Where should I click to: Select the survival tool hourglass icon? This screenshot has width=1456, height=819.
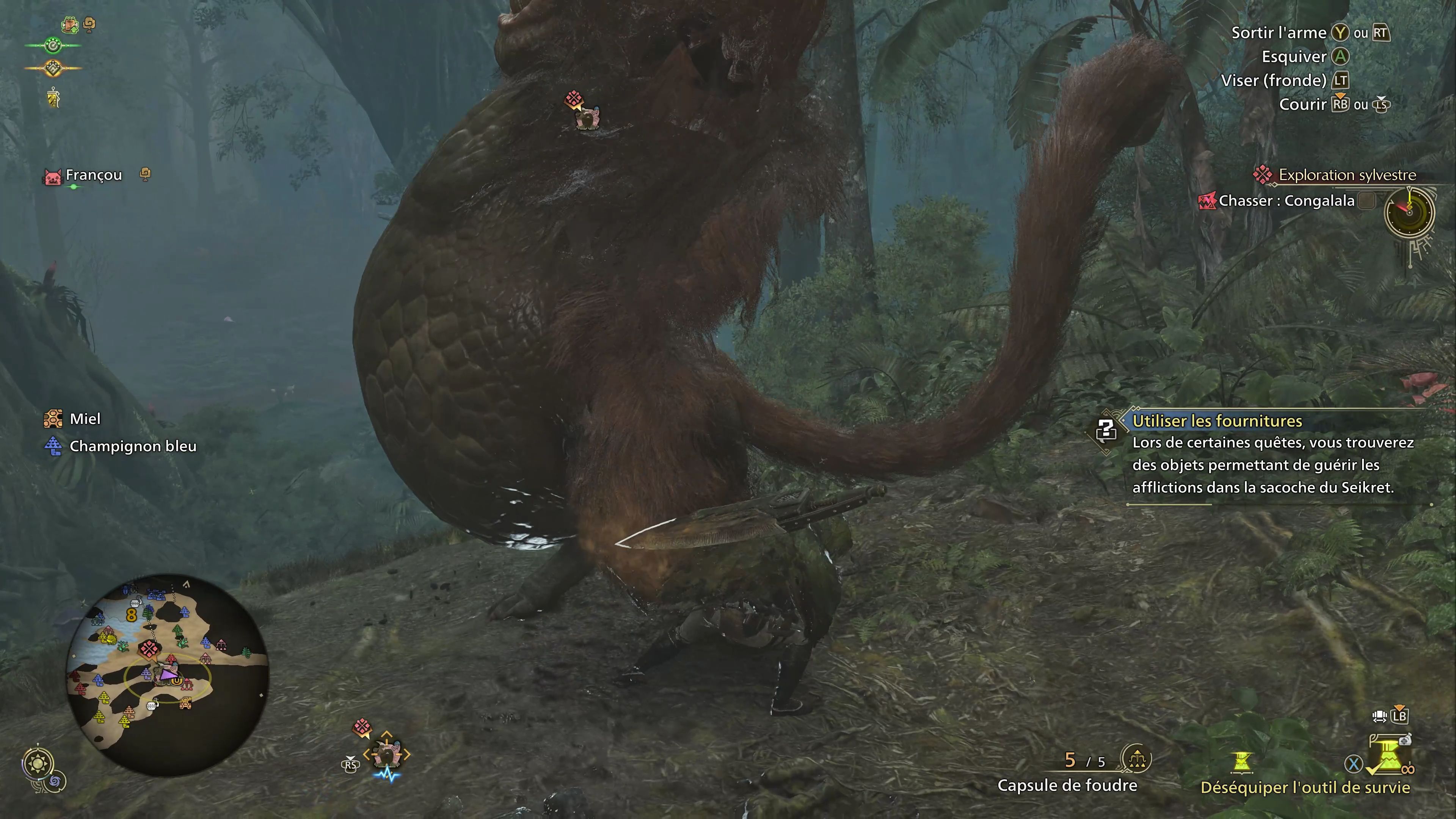pyautogui.click(x=1241, y=762)
